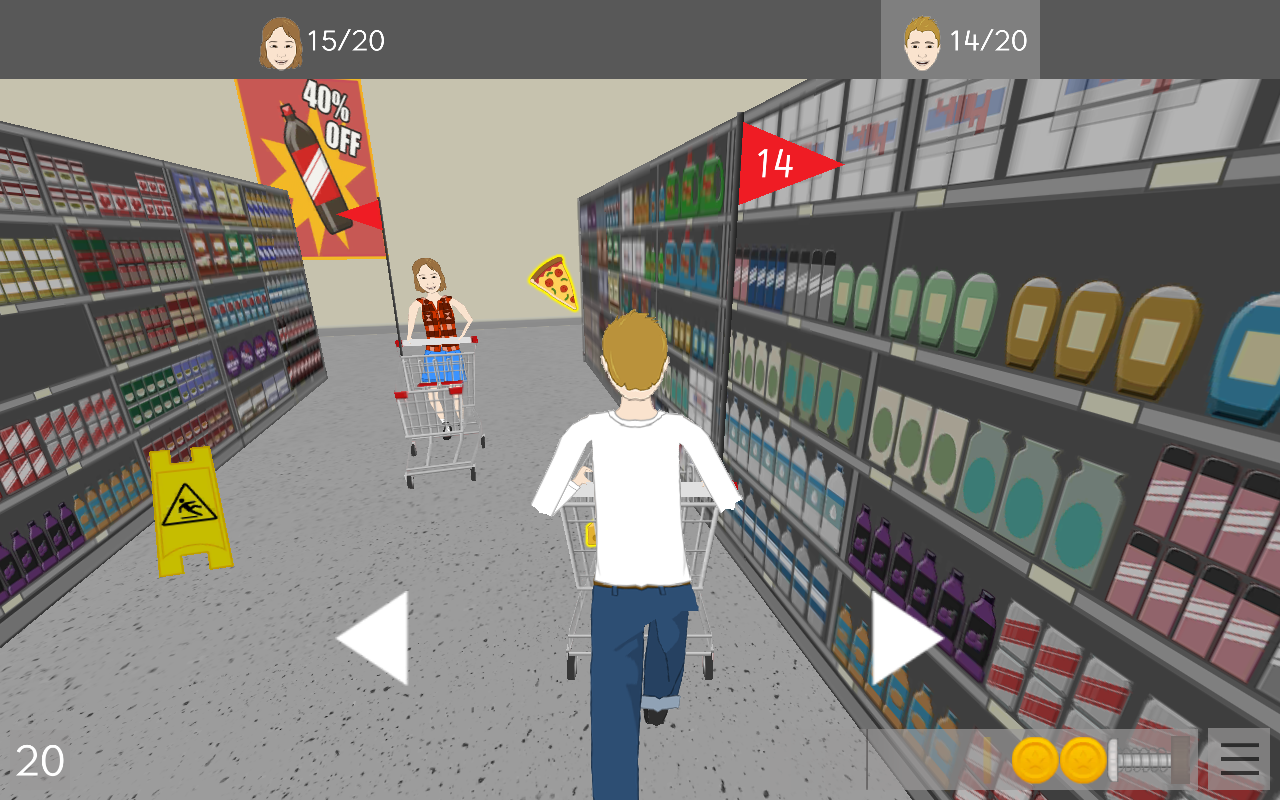Select the screw bolt item icon
Viewport: 1280px width, 800px height.
pos(1140,761)
